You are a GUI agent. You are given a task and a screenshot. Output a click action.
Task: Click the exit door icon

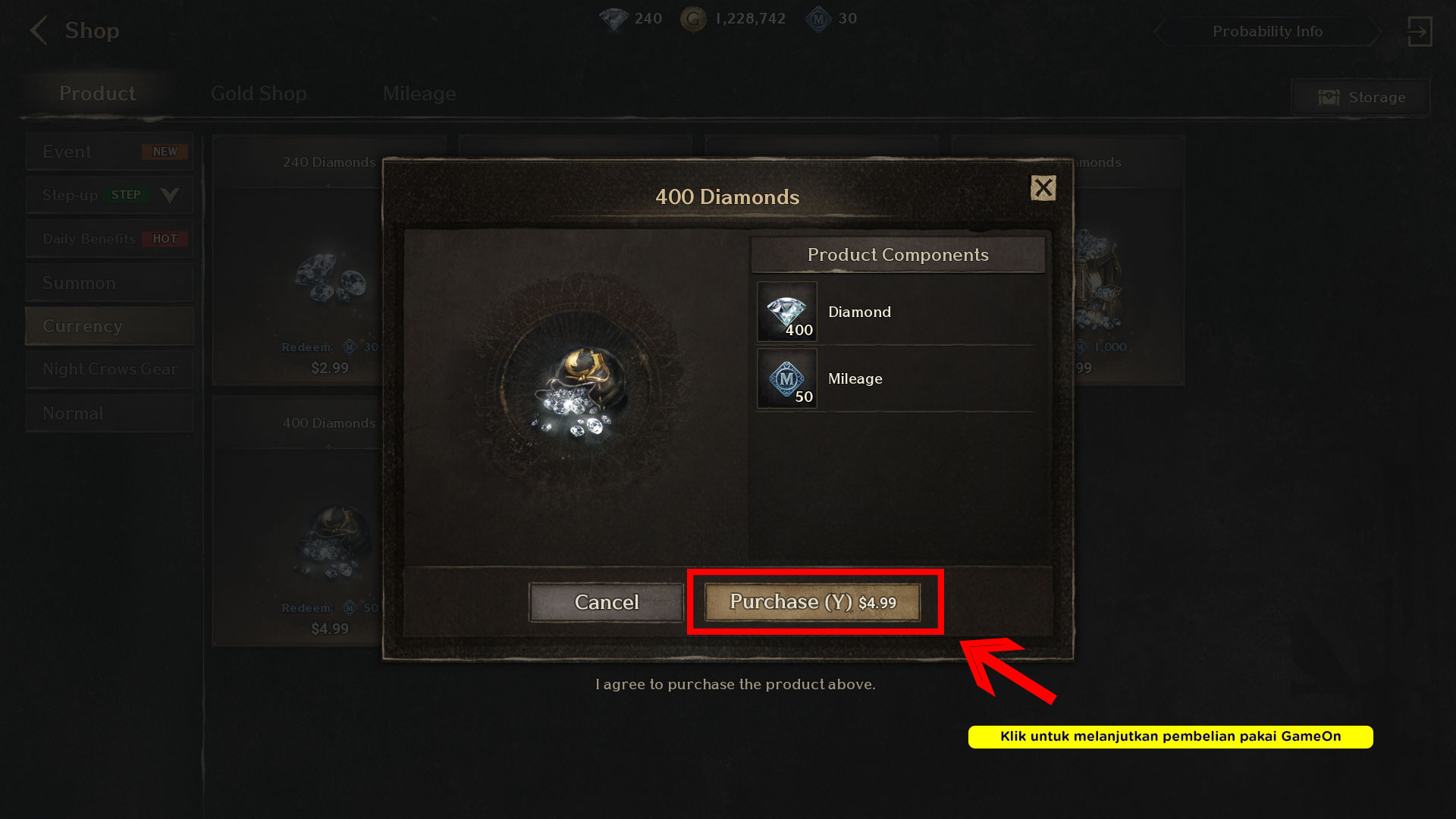(x=1419, y=32)
